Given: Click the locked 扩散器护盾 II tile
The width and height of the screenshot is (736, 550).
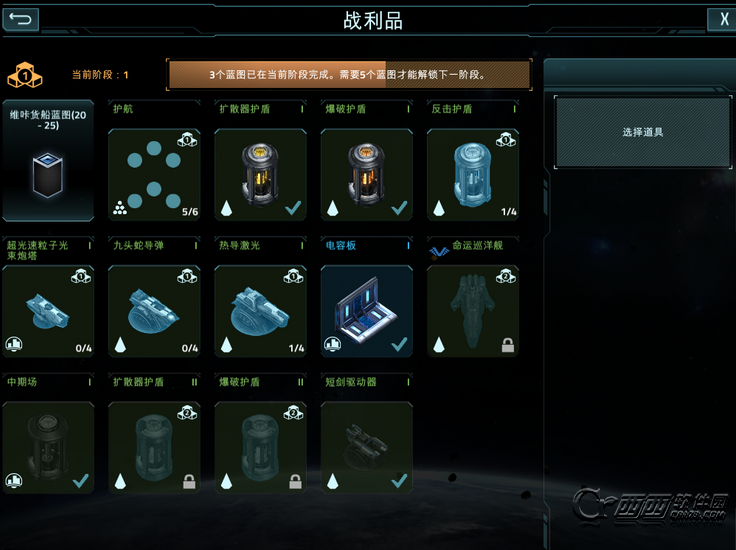Looking at the screenshot, I should (x=153, y=447).
